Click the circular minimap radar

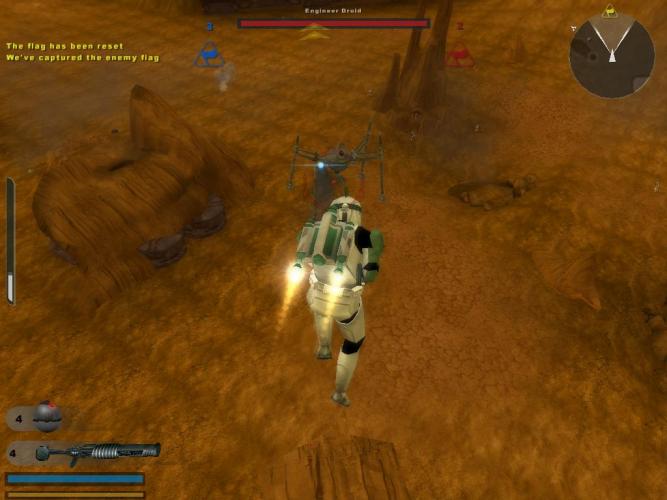click(x=611, y=56)
